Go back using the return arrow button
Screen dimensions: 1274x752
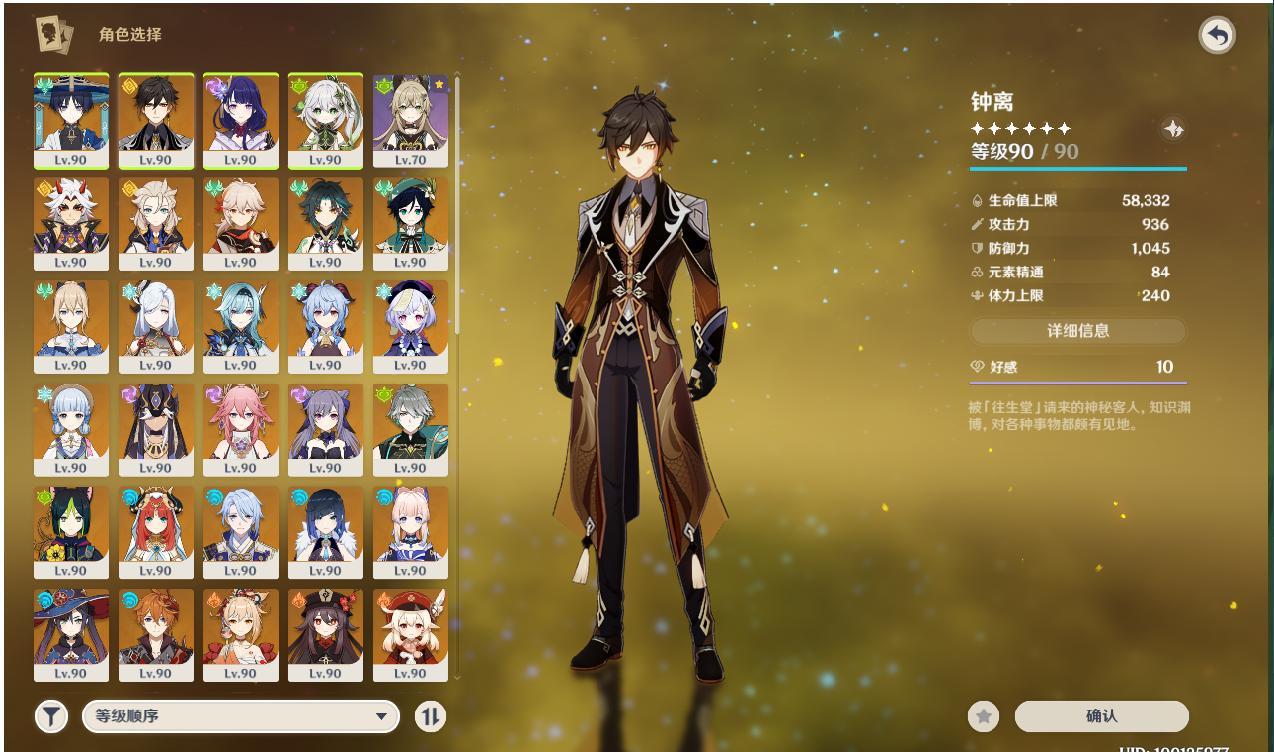click(1216, 36)
